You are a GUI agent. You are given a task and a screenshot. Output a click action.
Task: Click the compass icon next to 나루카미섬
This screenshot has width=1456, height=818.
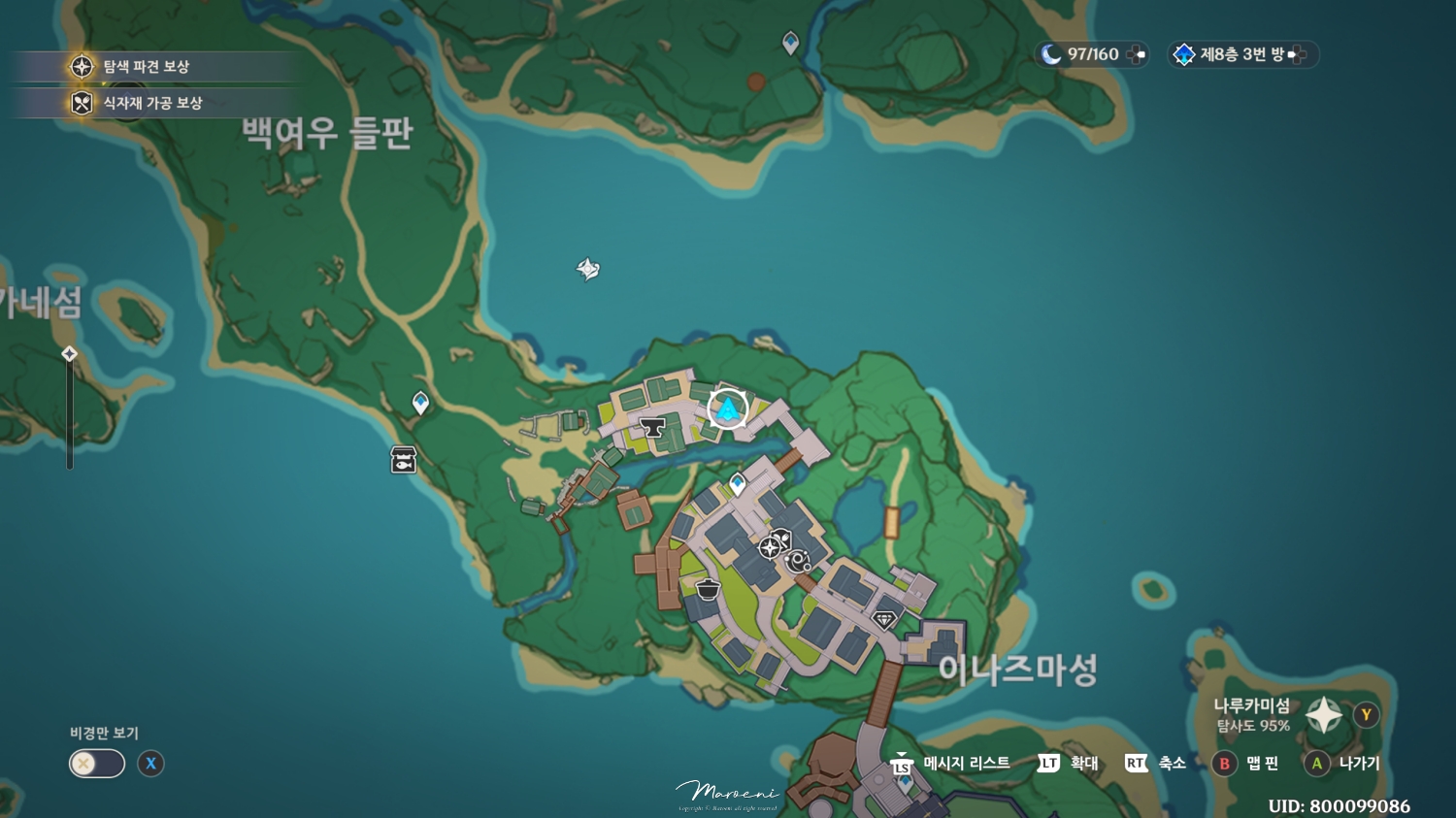(x=1323, y=714)
